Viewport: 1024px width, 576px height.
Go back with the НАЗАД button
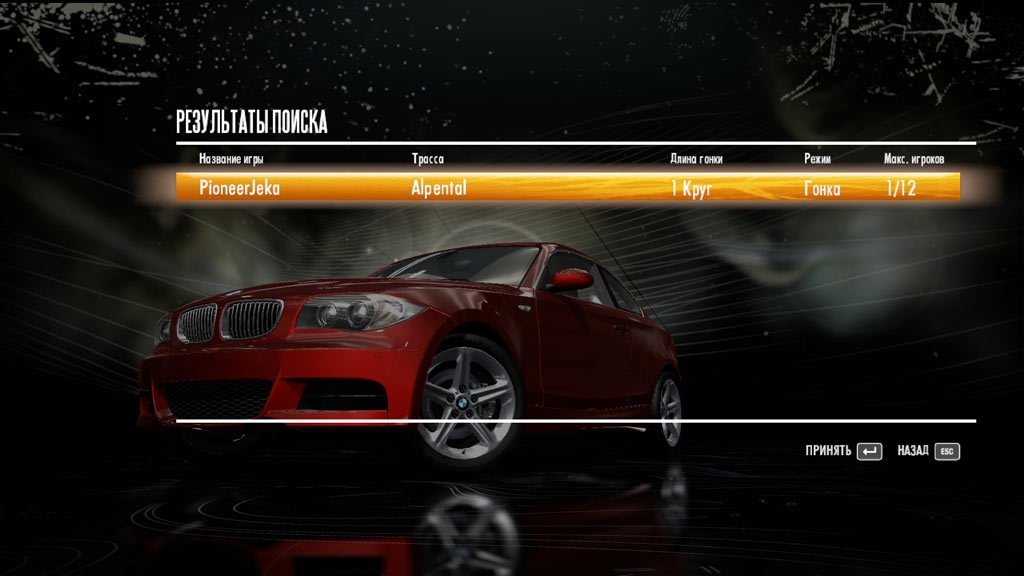928,451
